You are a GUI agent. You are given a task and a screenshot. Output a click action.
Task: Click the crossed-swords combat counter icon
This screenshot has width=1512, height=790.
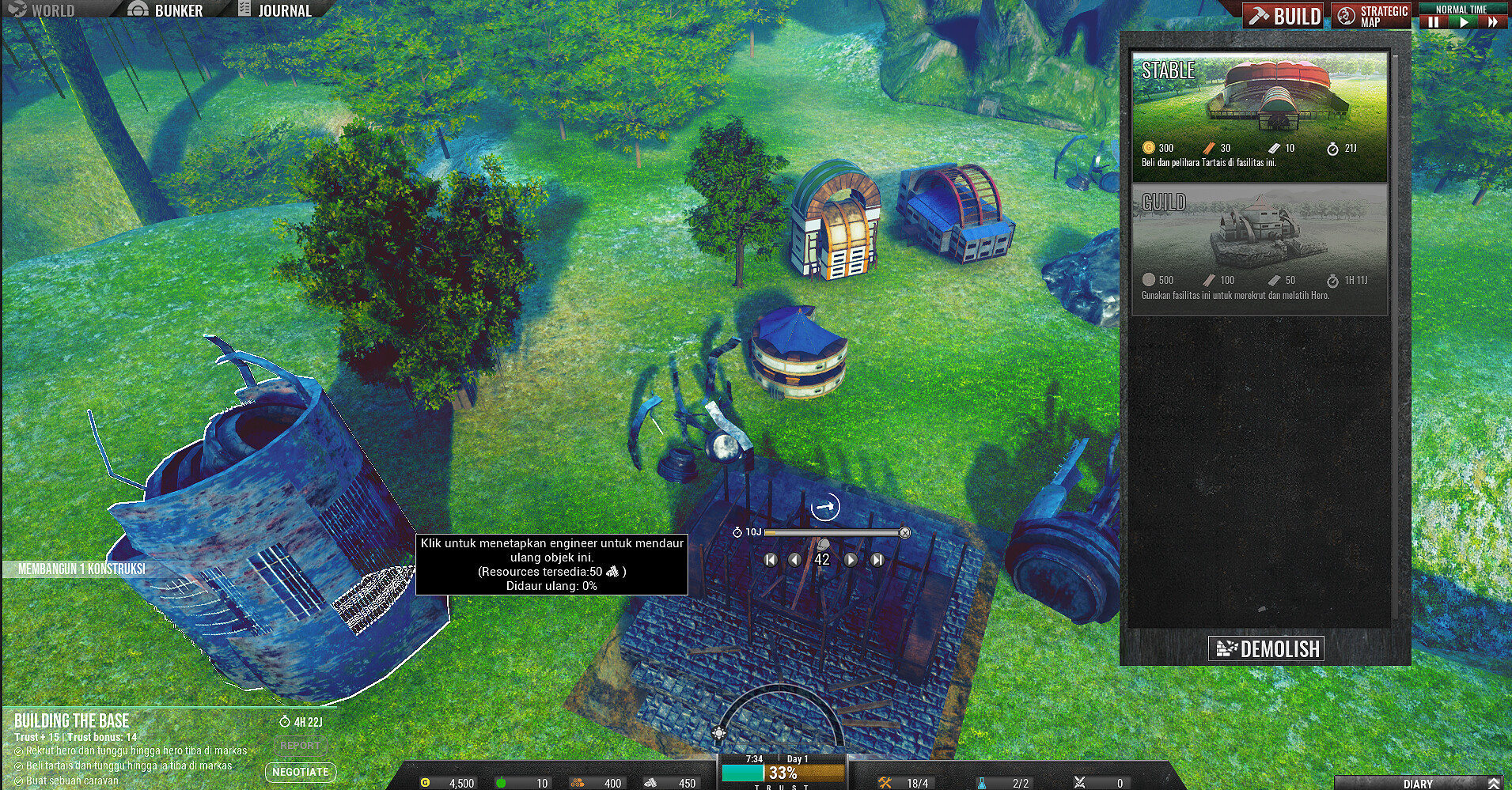(x=1081, y=782)
